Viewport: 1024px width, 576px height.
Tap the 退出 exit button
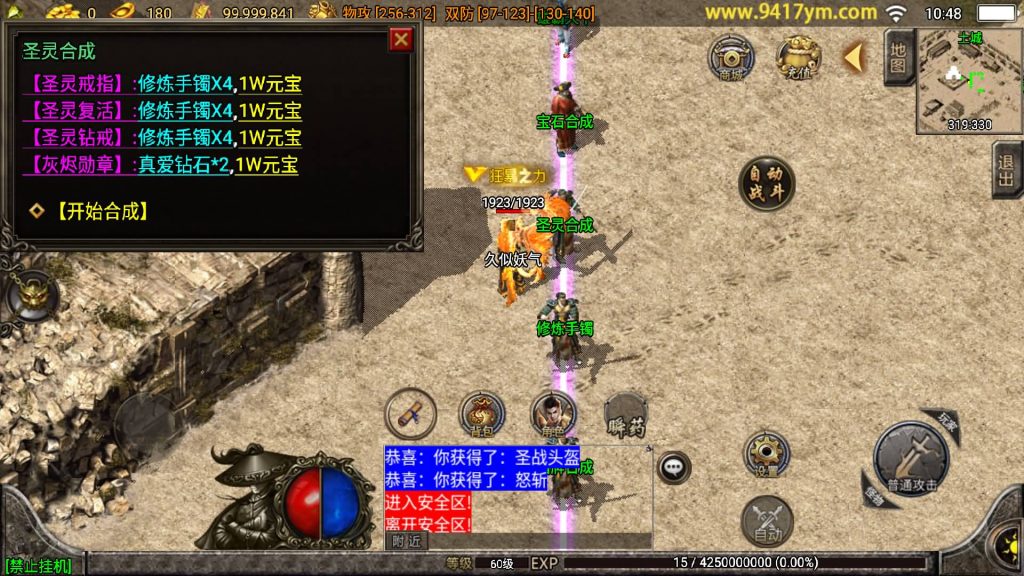click(x=1006, y=170)
